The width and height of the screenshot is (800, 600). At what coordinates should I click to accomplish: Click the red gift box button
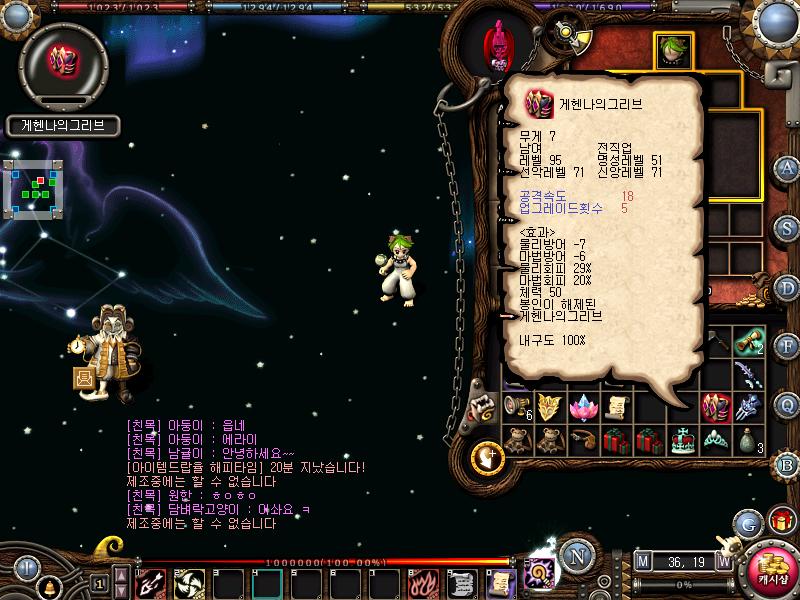coord(781,521)
